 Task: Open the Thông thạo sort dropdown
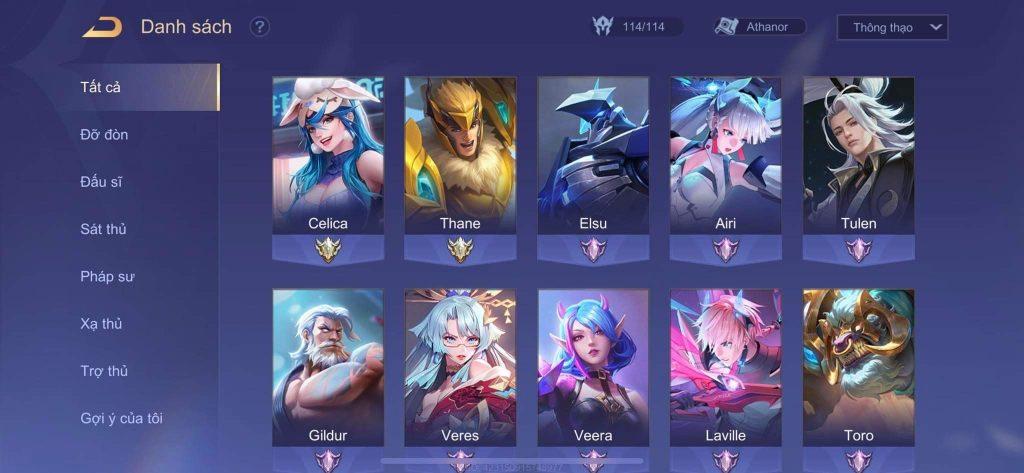coord(892,27)
